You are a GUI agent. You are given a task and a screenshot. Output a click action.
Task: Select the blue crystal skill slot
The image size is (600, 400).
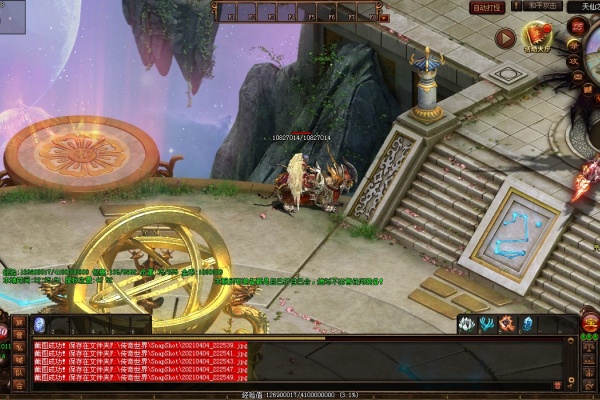click(x=527, y=324)
